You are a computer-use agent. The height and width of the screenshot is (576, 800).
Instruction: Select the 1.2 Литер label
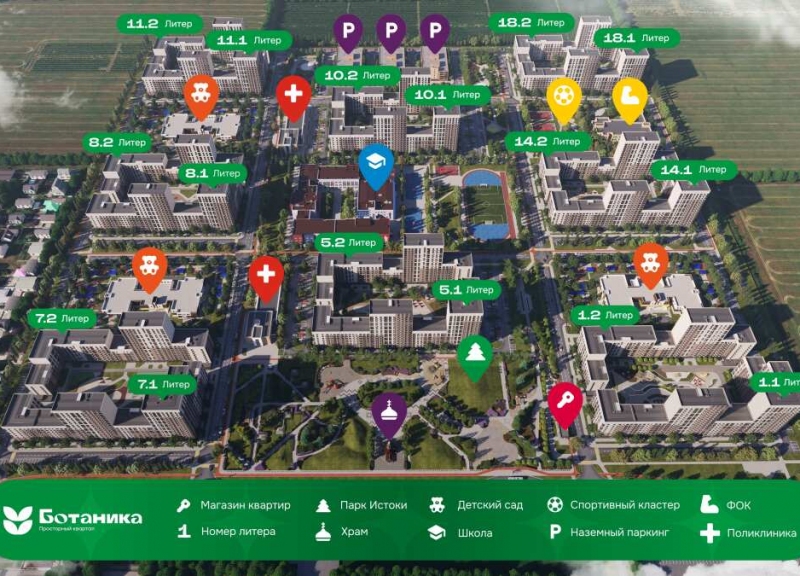[604, 315]
